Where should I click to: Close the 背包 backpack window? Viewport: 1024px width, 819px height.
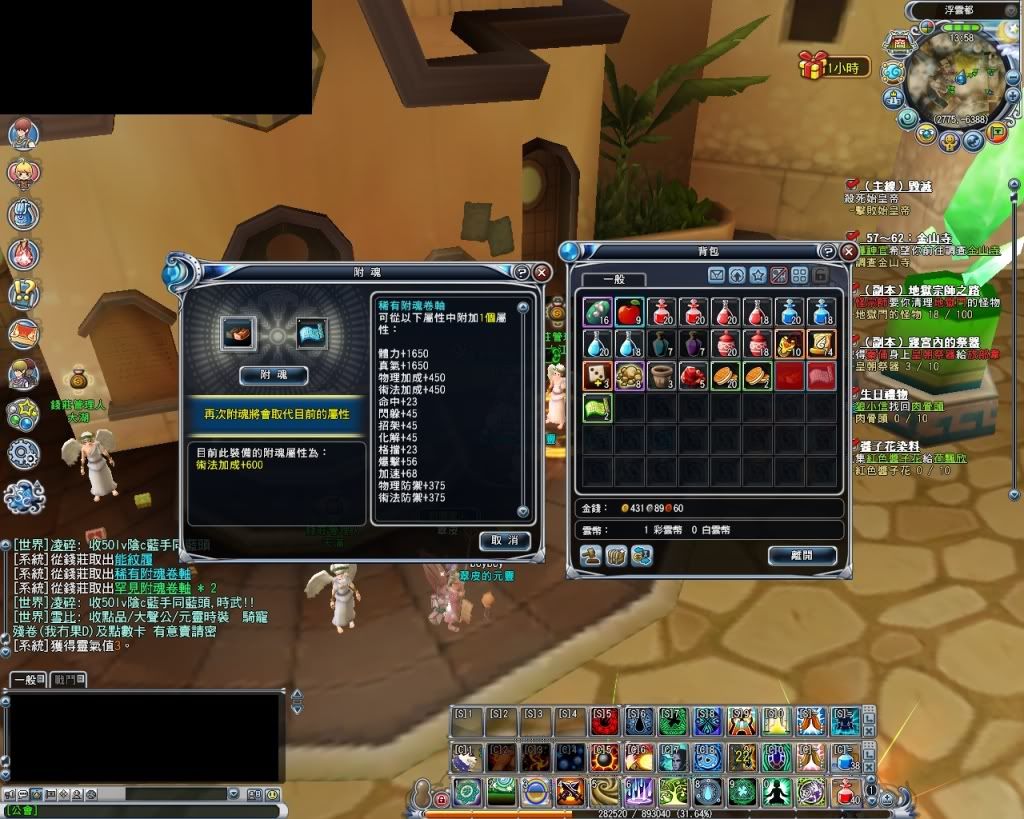click(x=849, y=252)
